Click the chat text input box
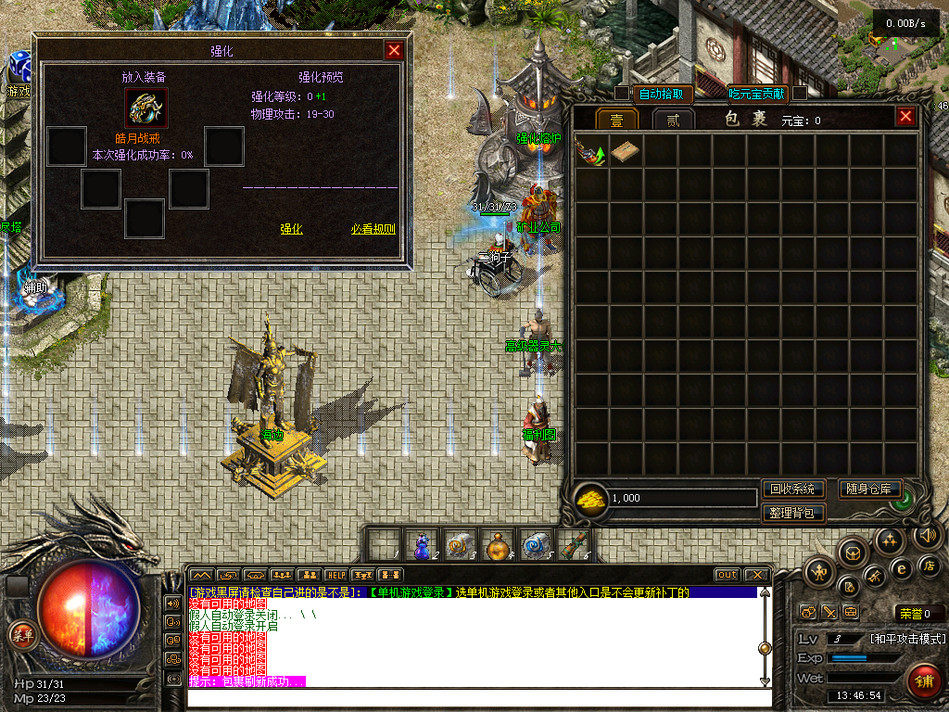The image size is (949, 712). tap(470, 694)
